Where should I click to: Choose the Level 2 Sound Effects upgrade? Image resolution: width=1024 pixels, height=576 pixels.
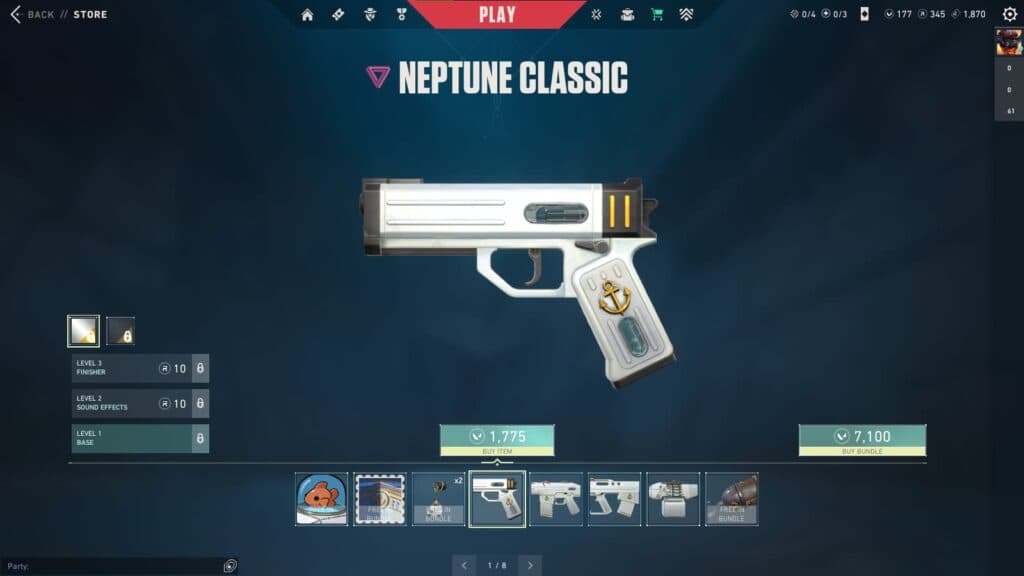[140, 404]
